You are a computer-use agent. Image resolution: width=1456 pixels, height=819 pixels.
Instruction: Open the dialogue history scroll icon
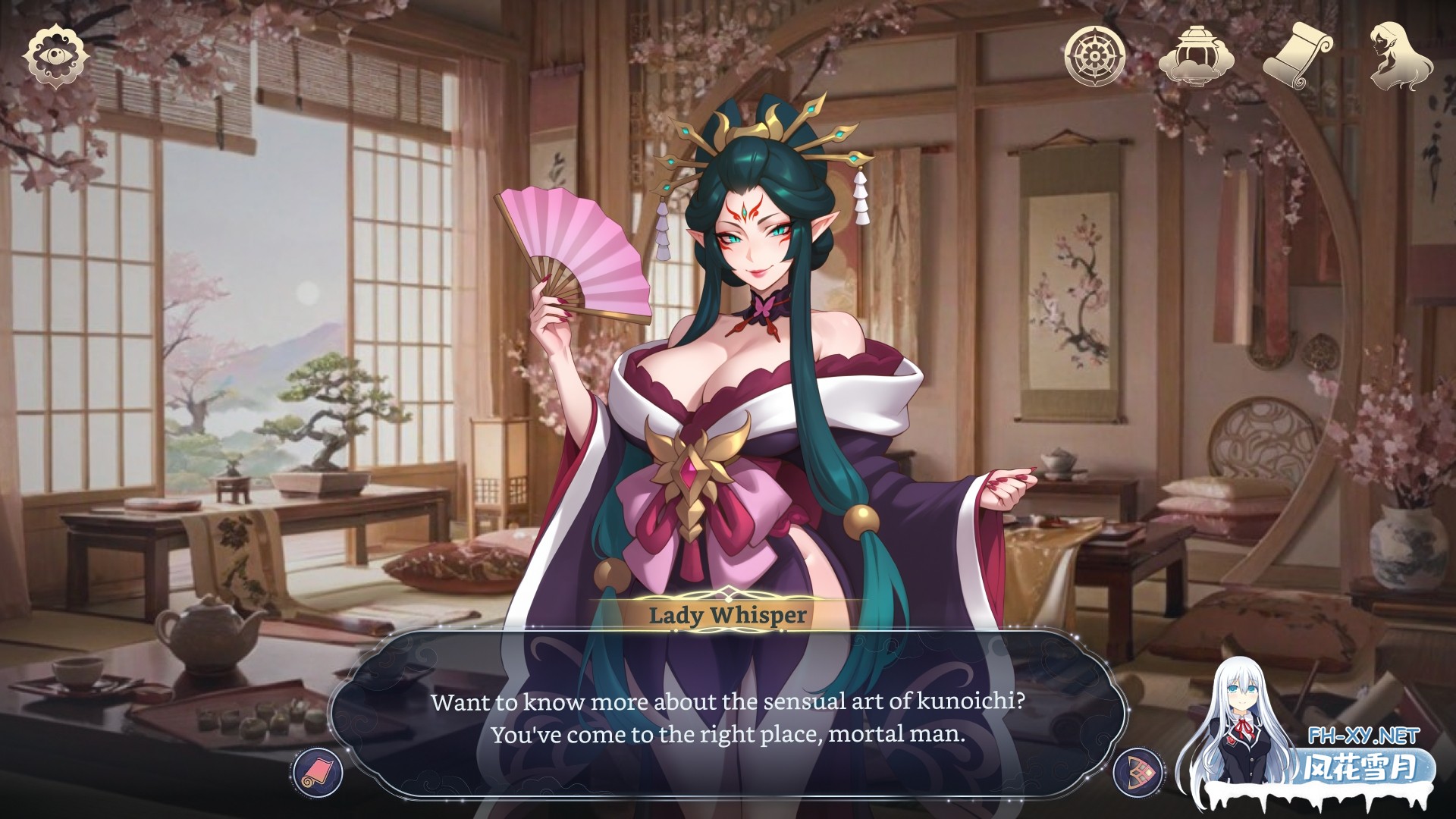pyautogui.click(x=317, y=774)
